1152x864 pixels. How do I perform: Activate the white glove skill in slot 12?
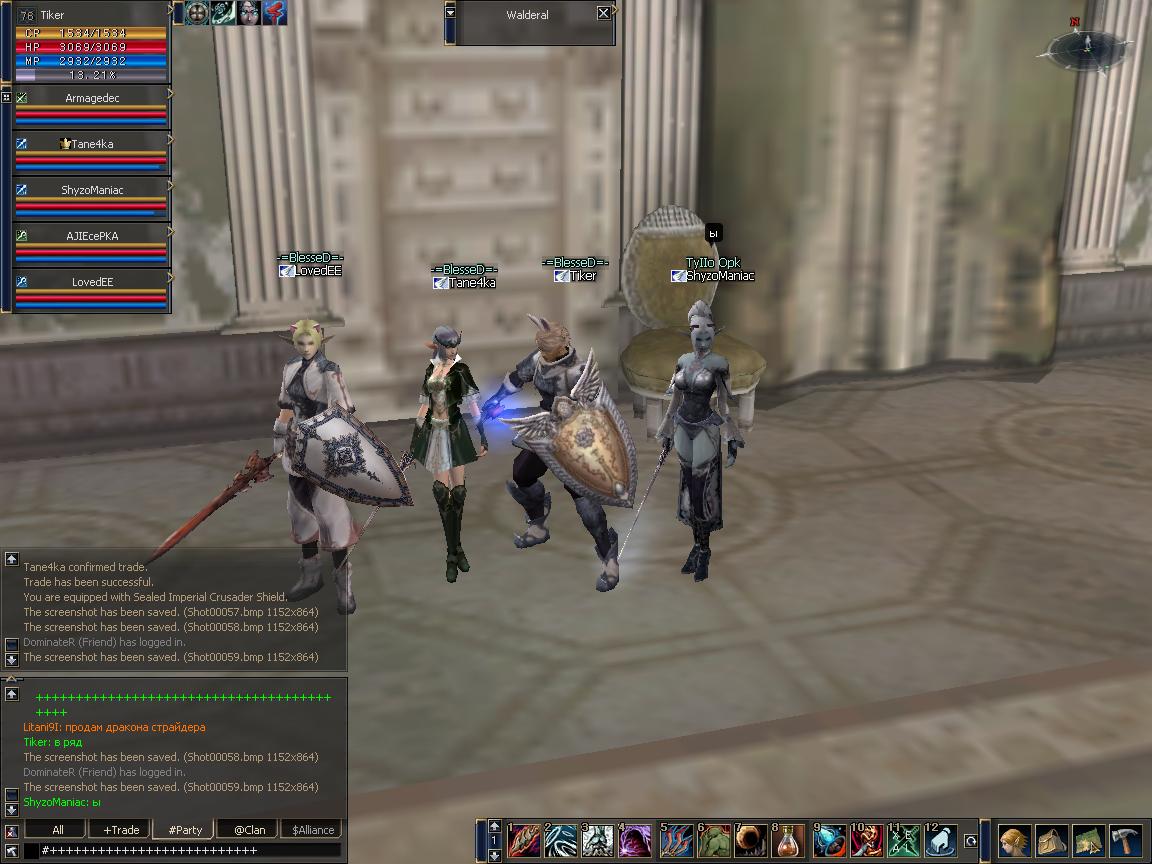coord(941,840)
